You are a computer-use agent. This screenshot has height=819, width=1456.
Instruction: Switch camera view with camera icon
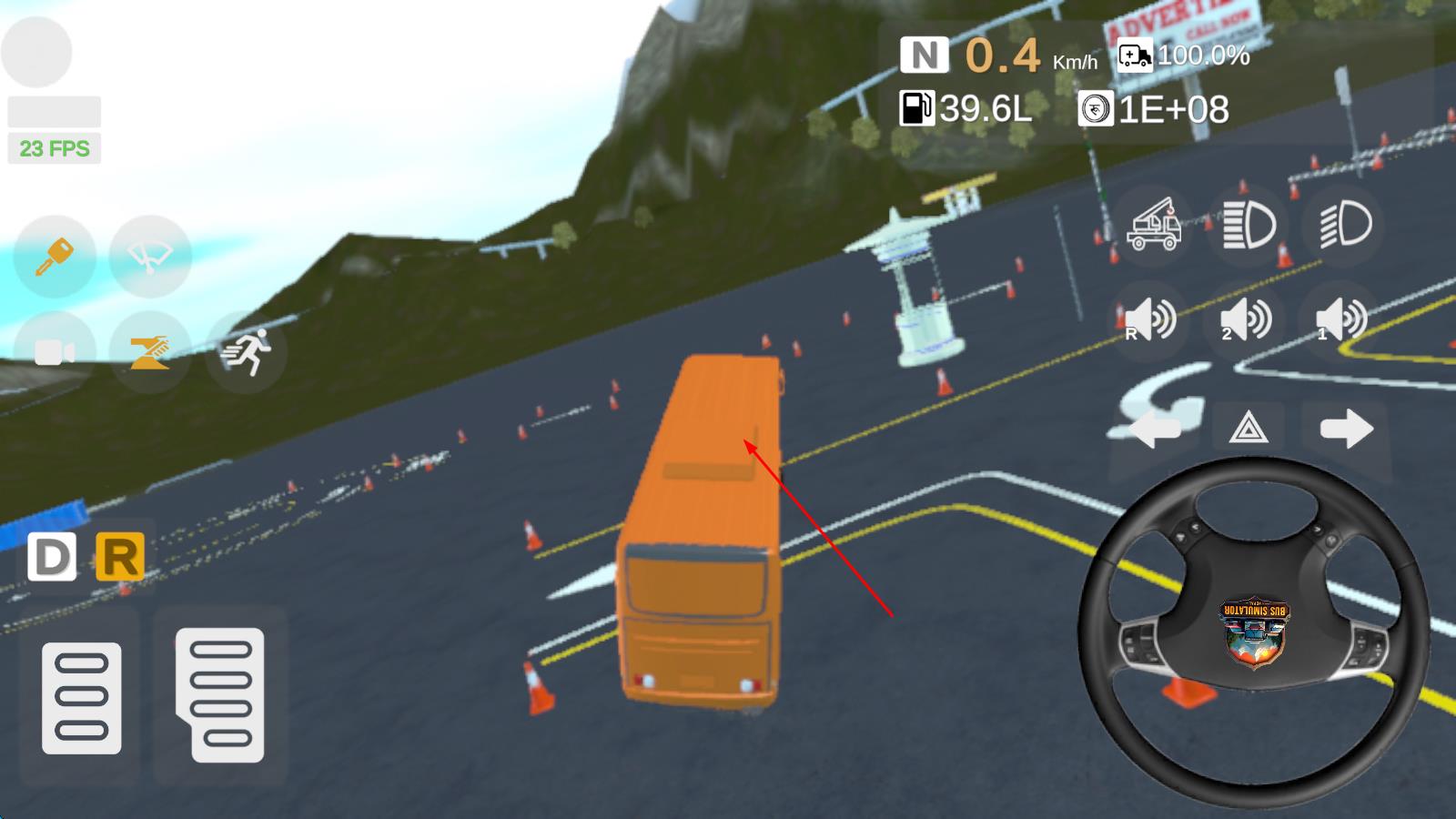pyautogui.click(x=55, y=352)
